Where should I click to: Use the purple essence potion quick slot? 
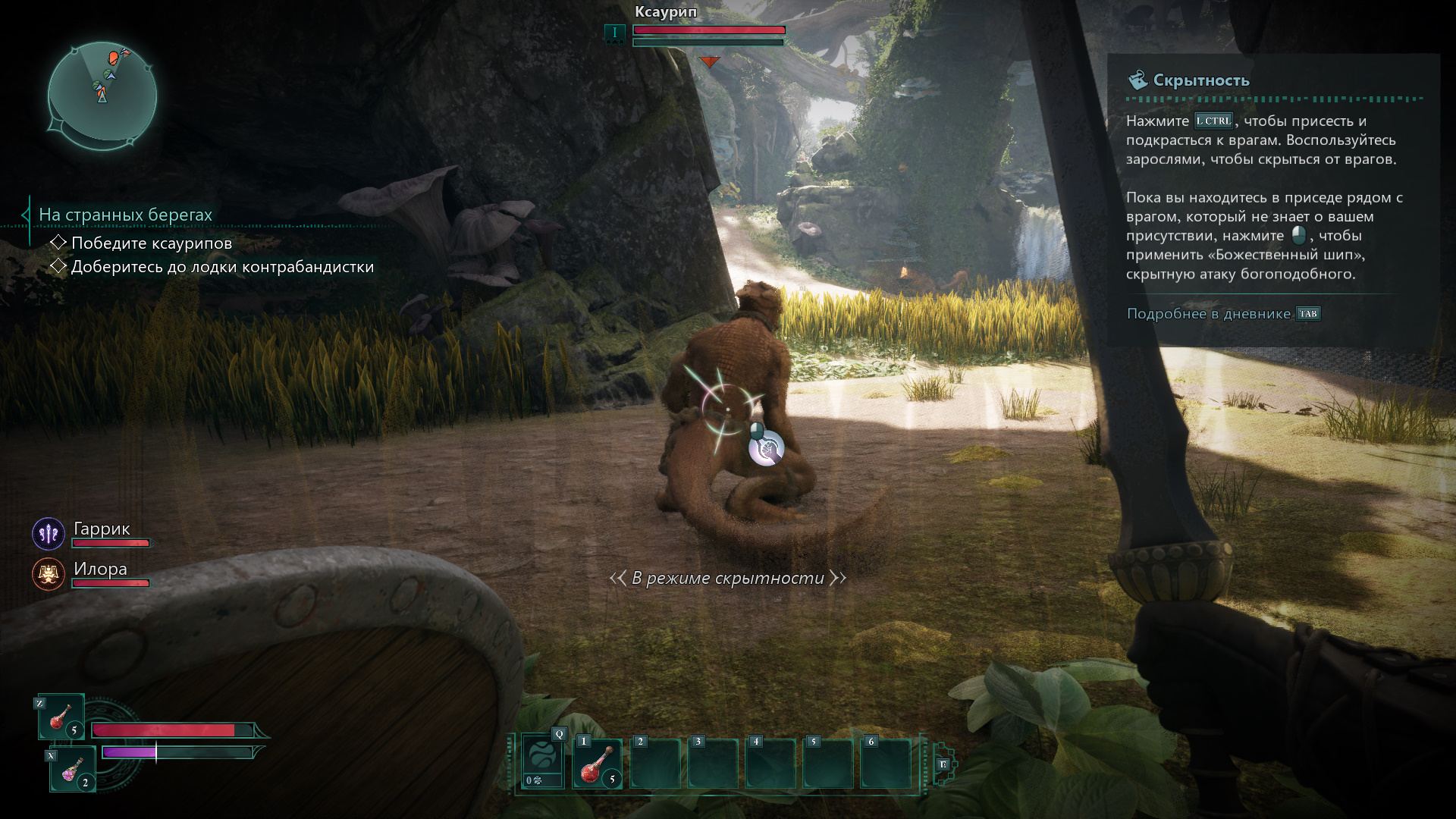pyautogui.click(x=73, y=769)
